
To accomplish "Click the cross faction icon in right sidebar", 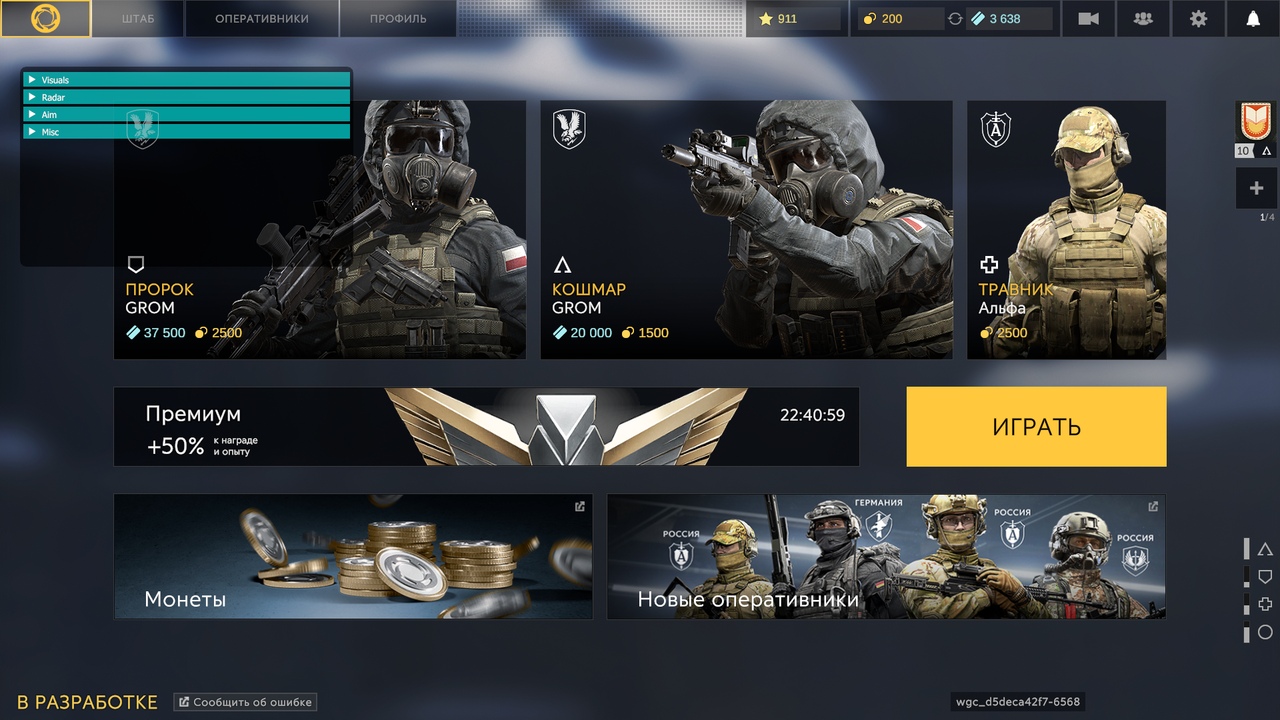I will click(x=1264, y=604).
